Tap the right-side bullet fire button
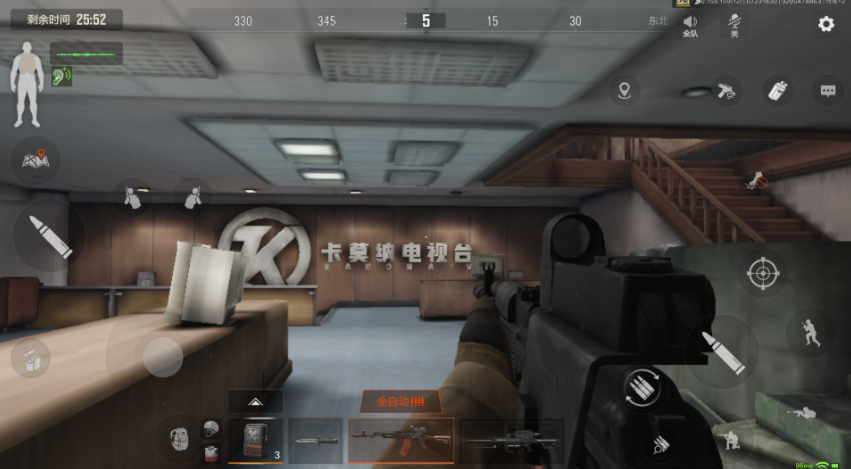Image resolution: width=851 pixels, height=469 pixels. click(x=722, y=352)
